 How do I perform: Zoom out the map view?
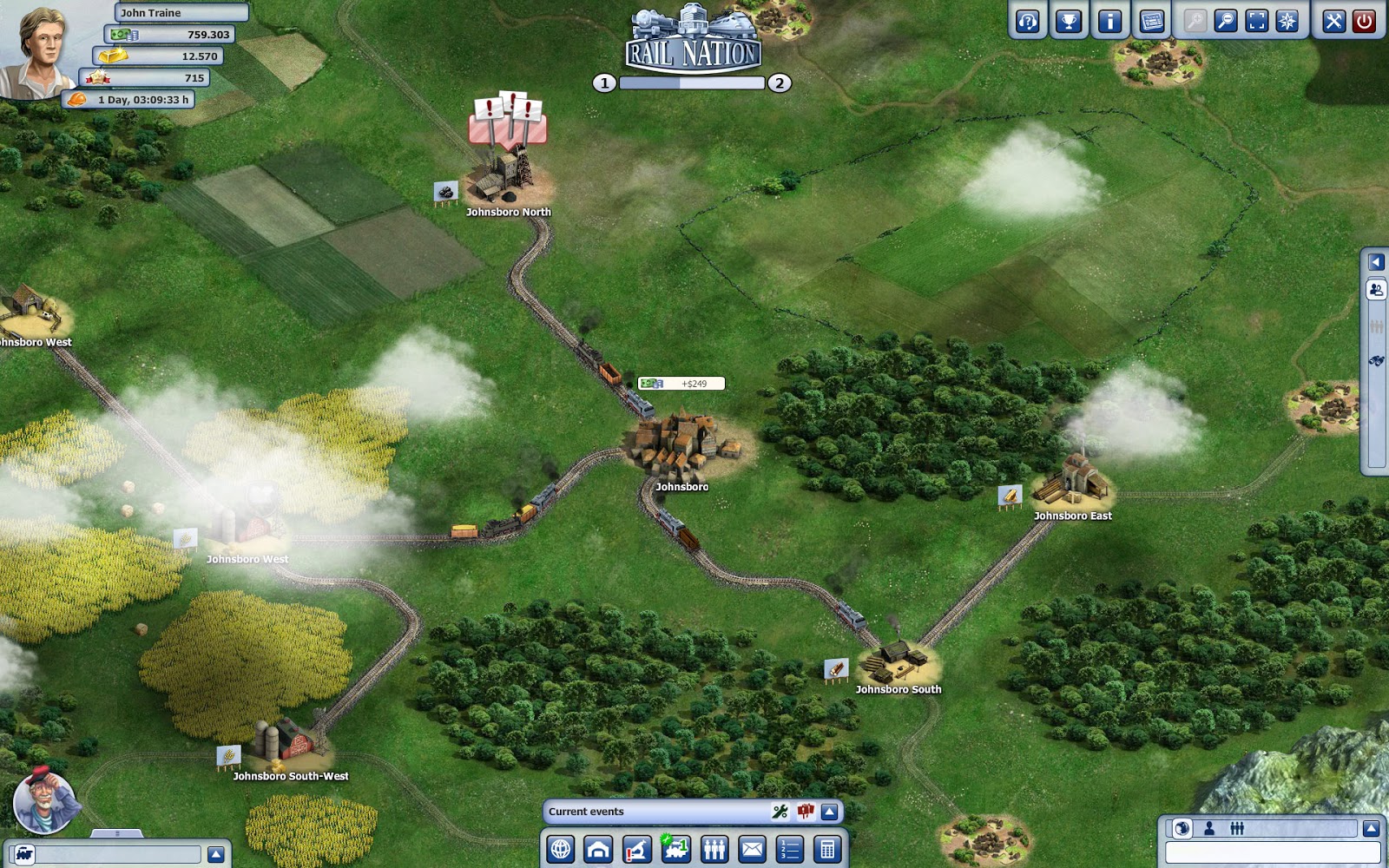pyautogui.click(x=1226, y=22)
